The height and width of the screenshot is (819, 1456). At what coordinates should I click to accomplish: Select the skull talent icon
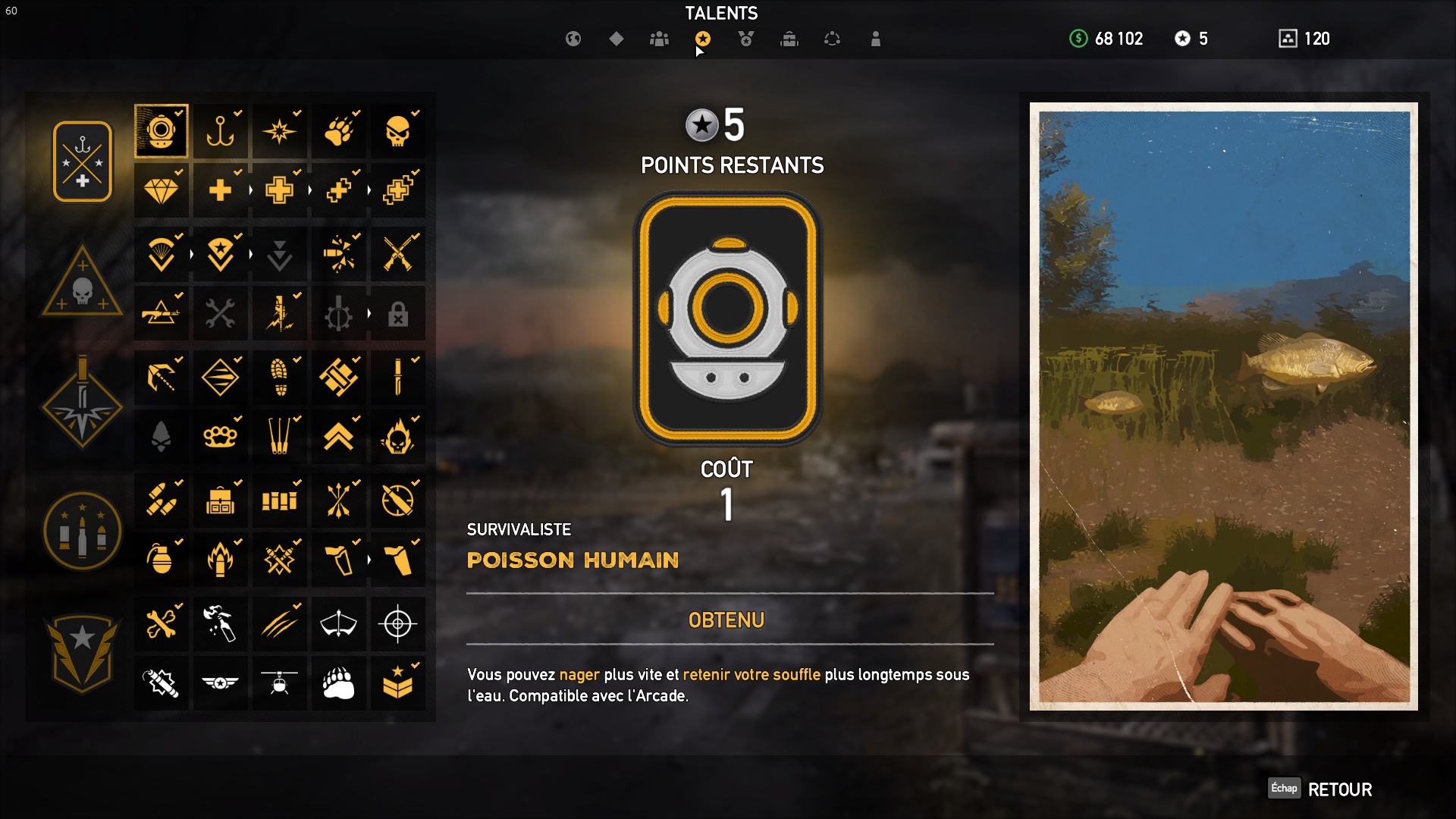click(x=397, y=131)
